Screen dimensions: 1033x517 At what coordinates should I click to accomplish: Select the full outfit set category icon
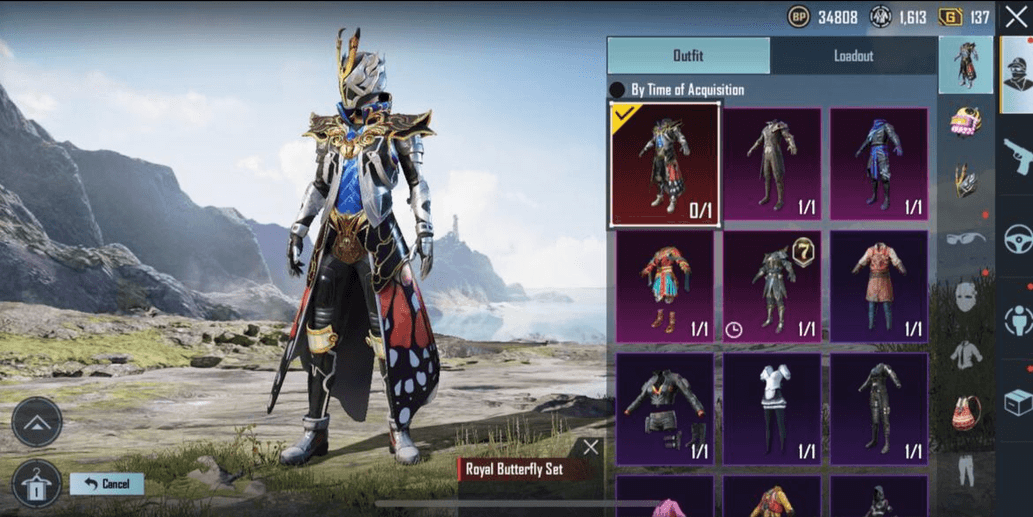965,66
